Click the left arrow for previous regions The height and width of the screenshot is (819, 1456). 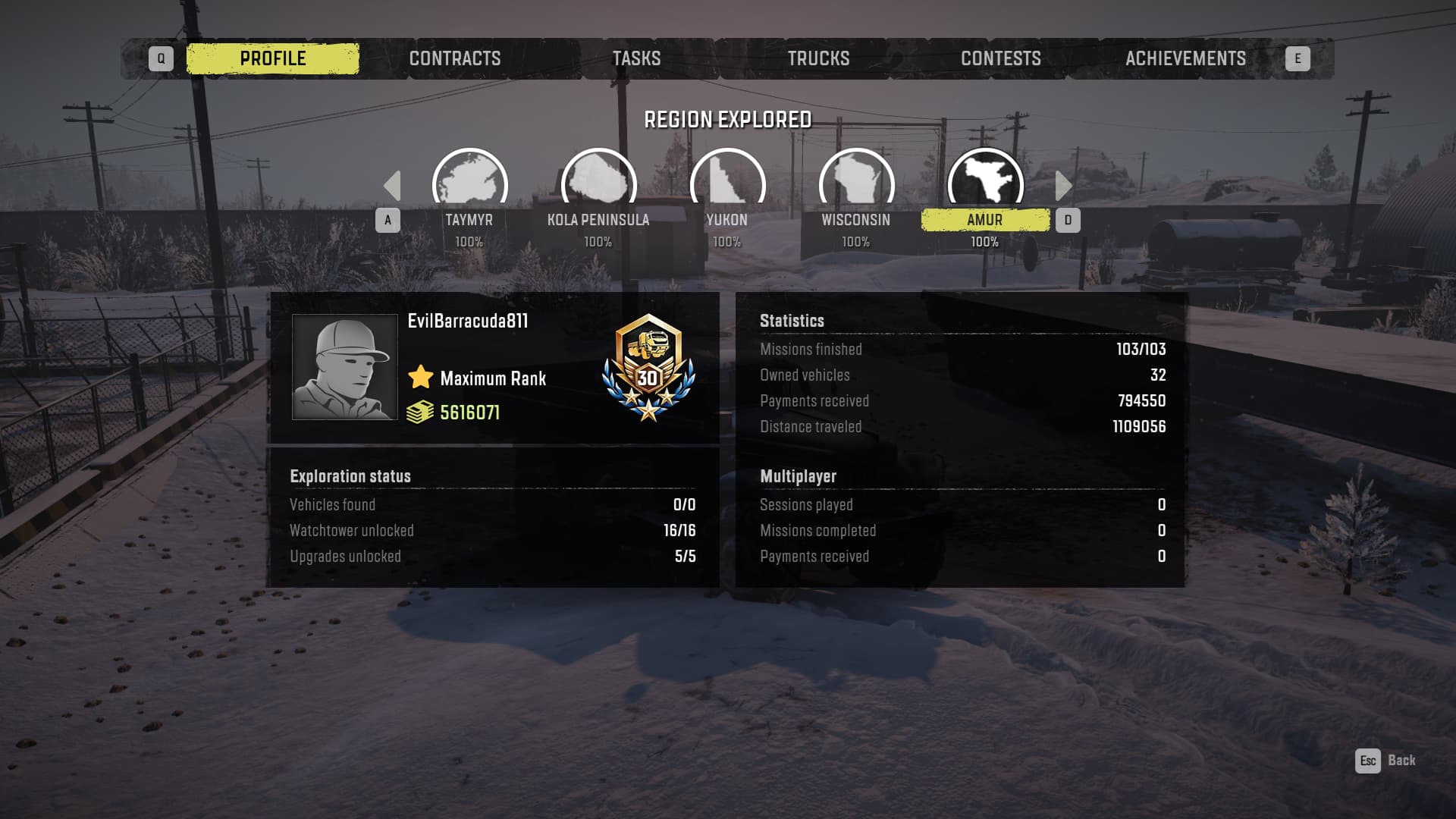[392, 186]
